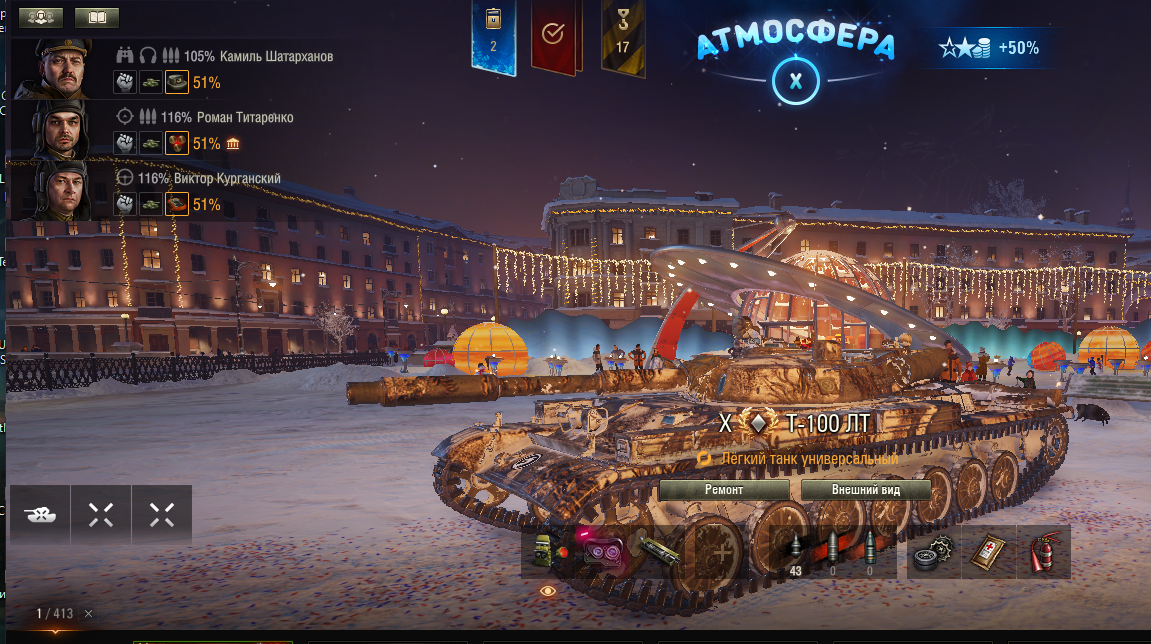Clear the 1/413 vehicle filter with the X

click(x=88, y=613)
